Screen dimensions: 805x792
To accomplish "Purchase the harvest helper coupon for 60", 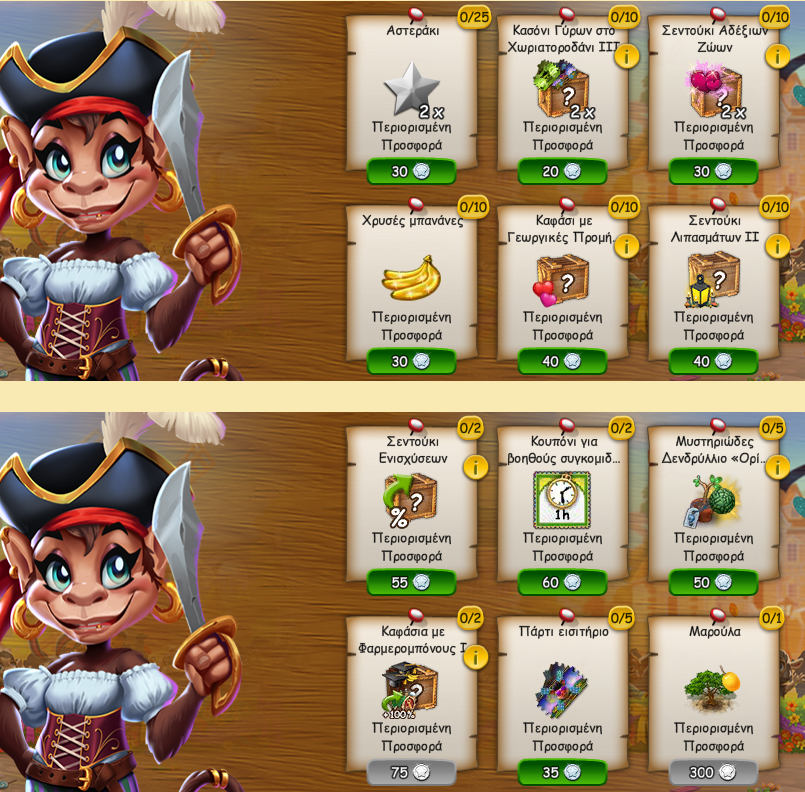I will [x=562, y=583].
